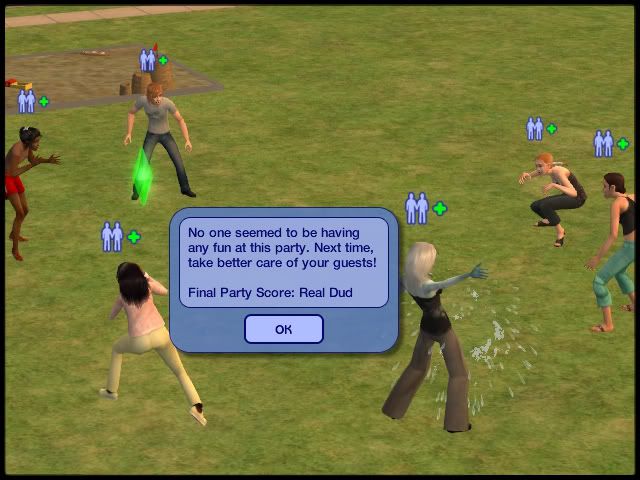Confirm the party score dialog with OK
Image resolution: width=640 pixels, height=480 pixels.
click(x=283, y=329)
